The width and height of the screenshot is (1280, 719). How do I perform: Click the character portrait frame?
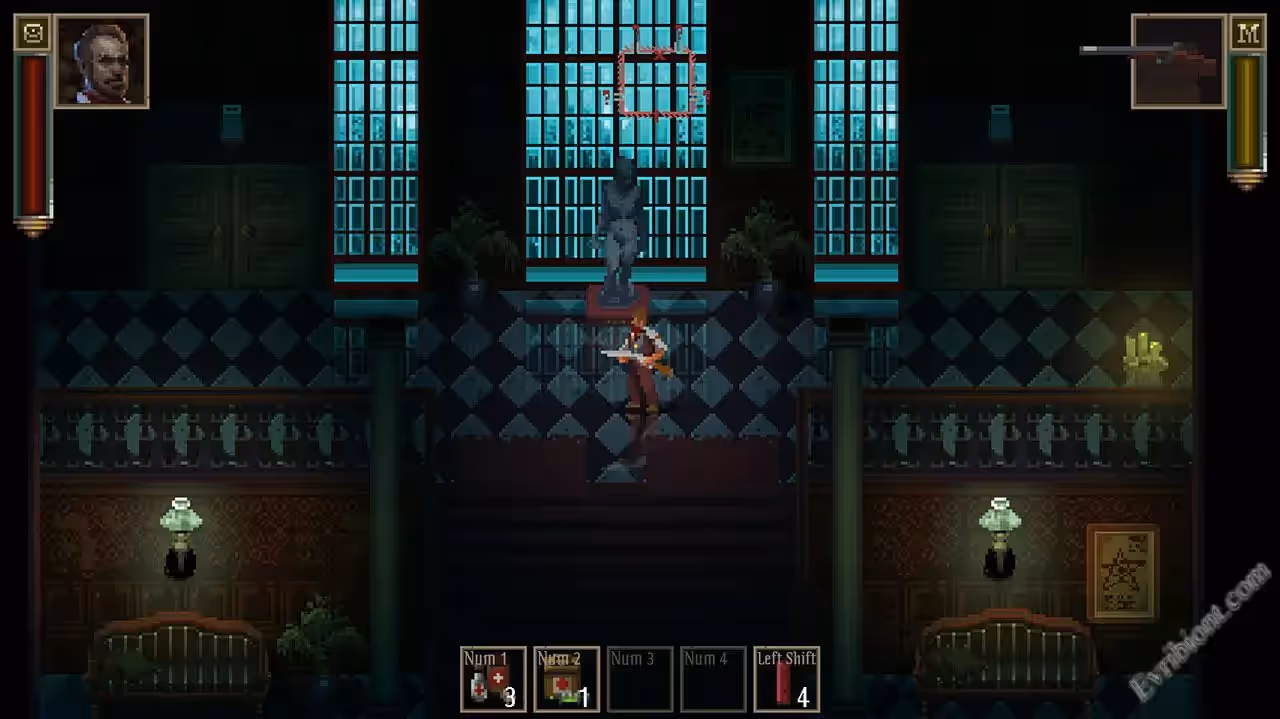102,61
